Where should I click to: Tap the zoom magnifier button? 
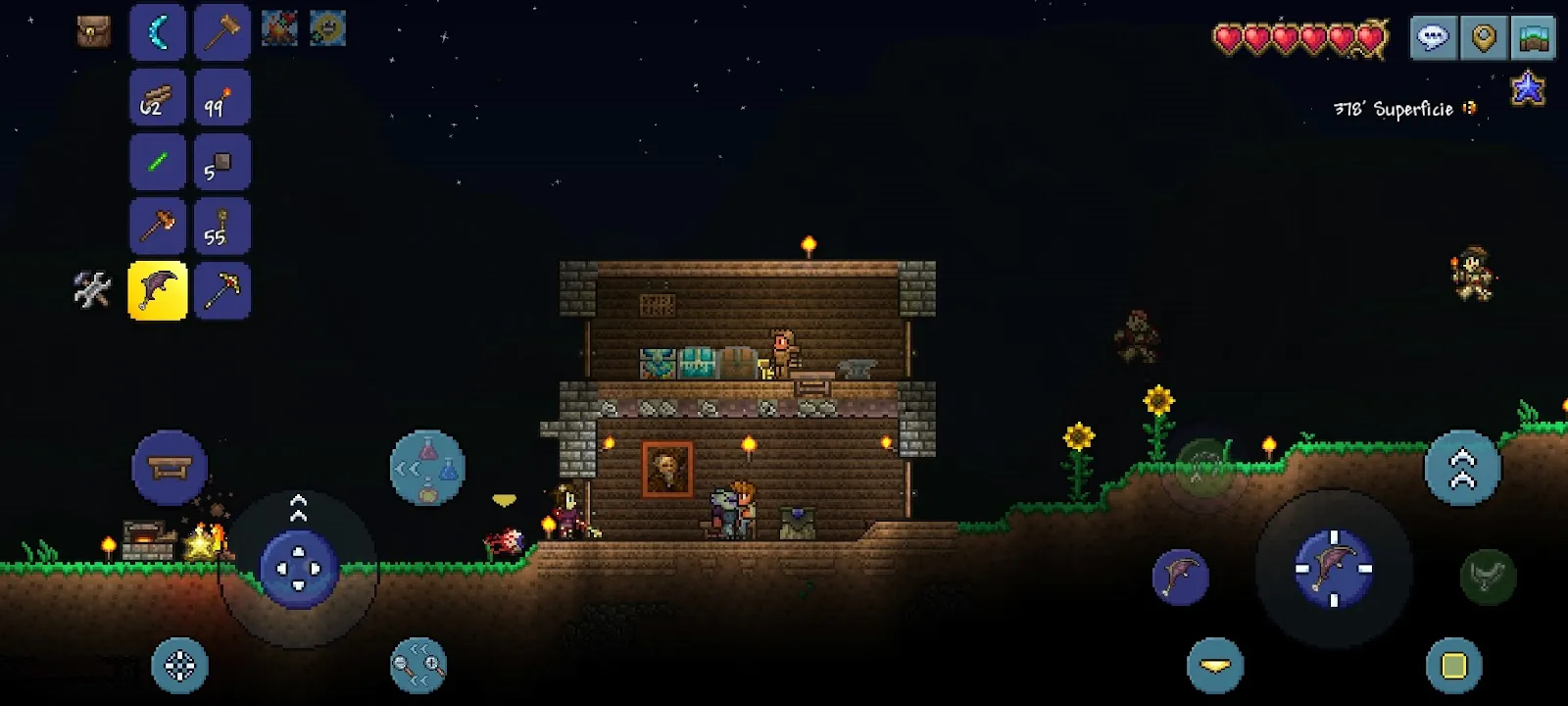[418, 666]
